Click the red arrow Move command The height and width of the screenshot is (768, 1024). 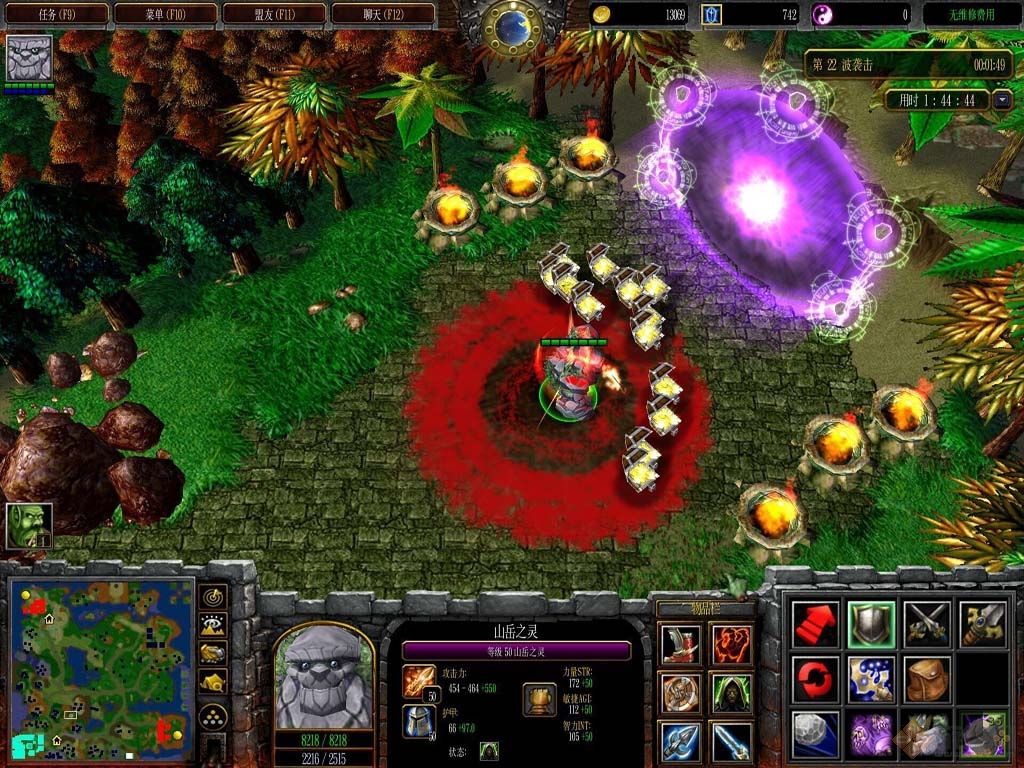816,624
